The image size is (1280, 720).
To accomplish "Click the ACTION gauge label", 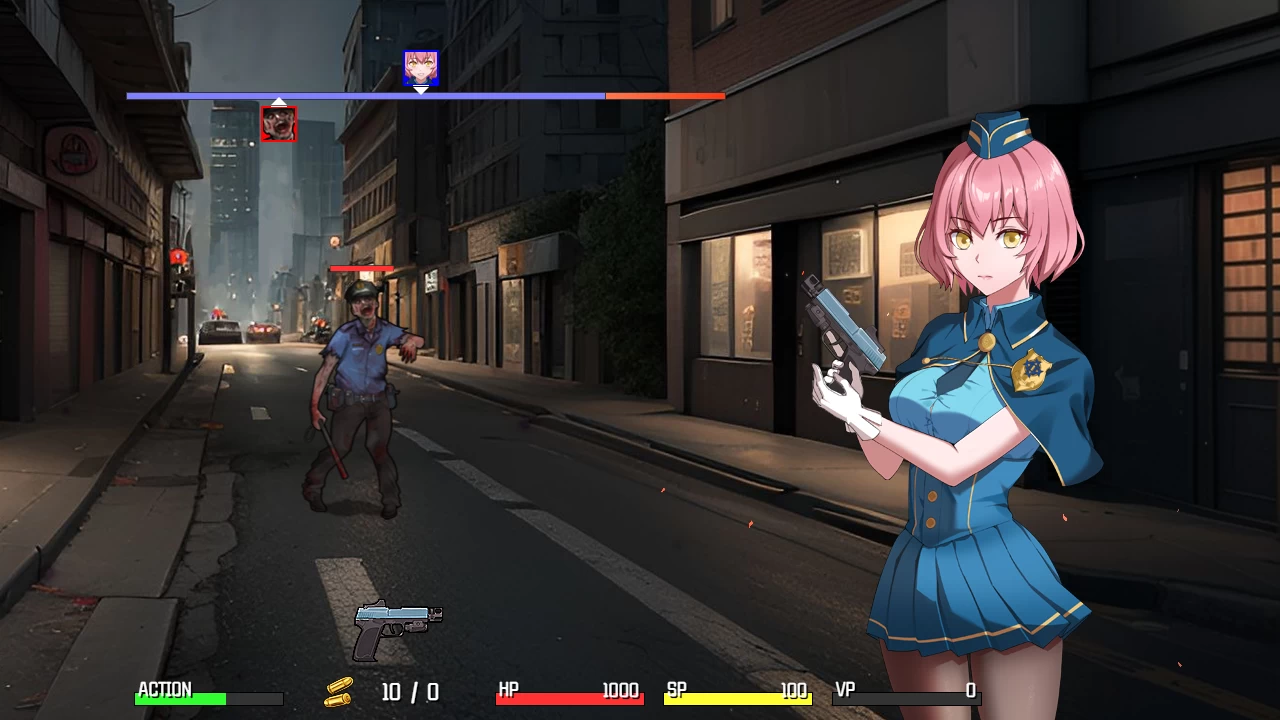I will pyautogui.click(x=165, y=690).
